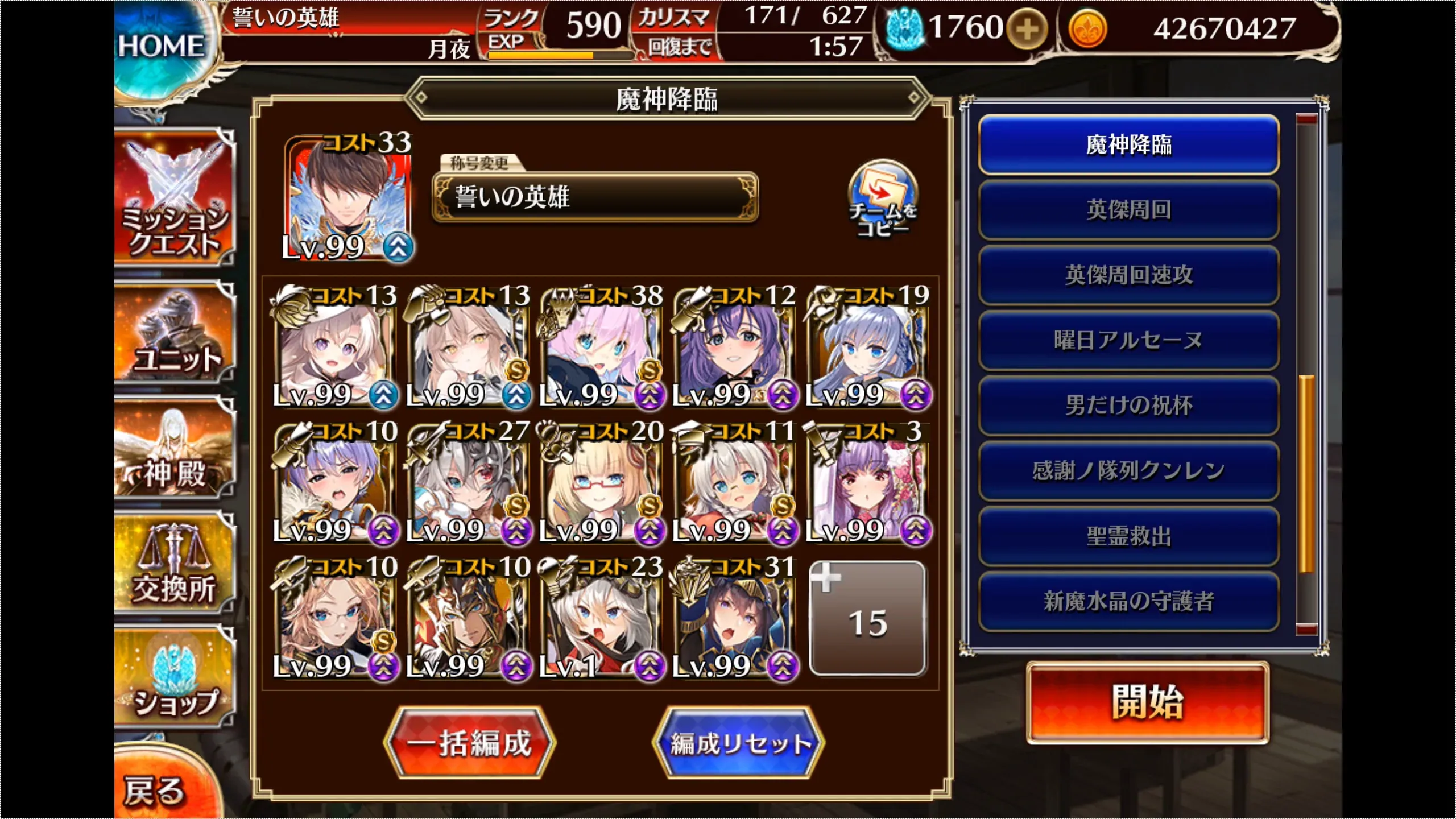Switch to the 男だけの祝杯 quest tab

pos(1129,405)
